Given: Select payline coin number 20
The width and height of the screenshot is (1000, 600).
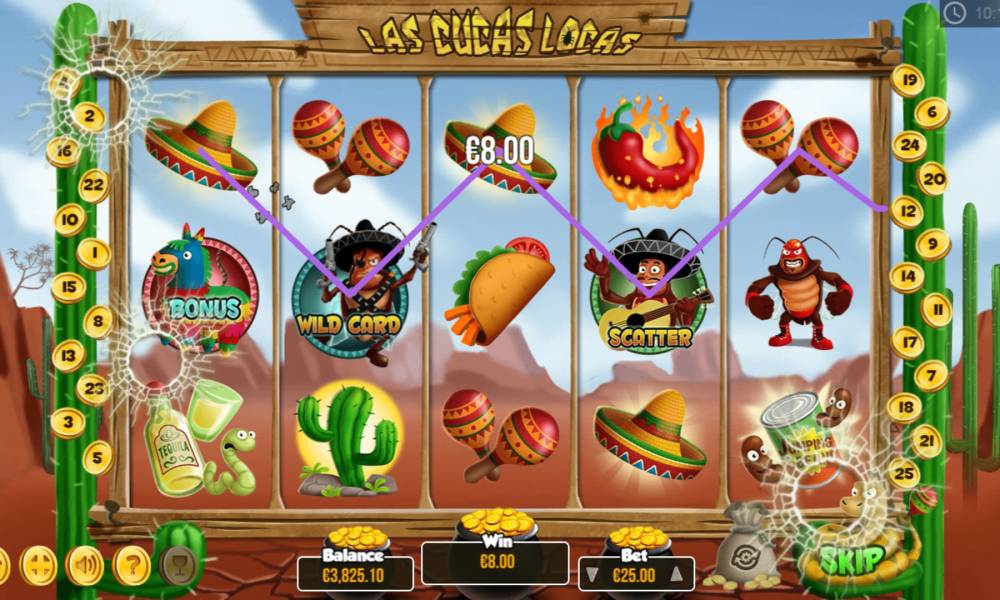Looking at the screenshot, I should coord(932,179).
